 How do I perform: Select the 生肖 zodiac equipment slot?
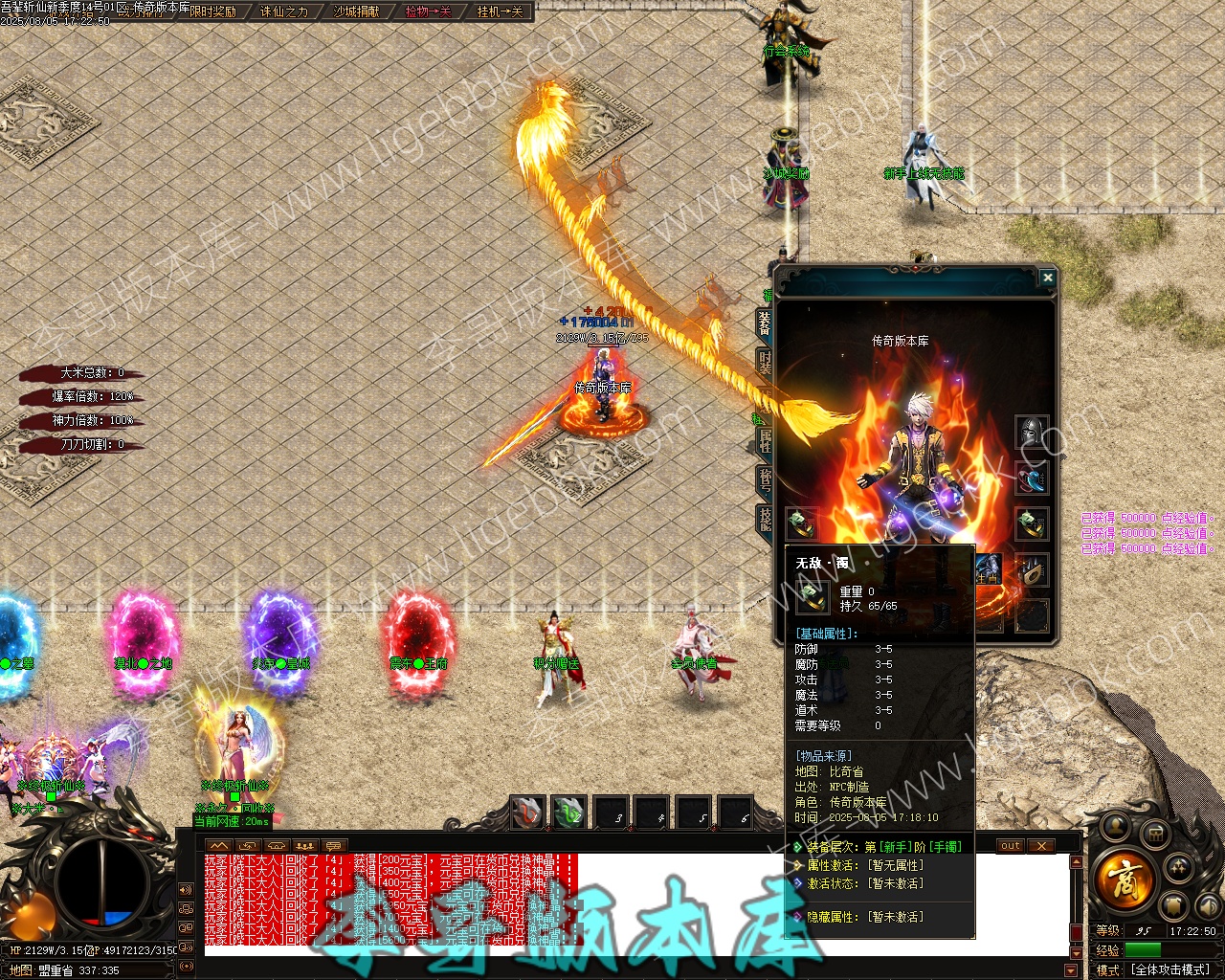(x=988, y=570)
